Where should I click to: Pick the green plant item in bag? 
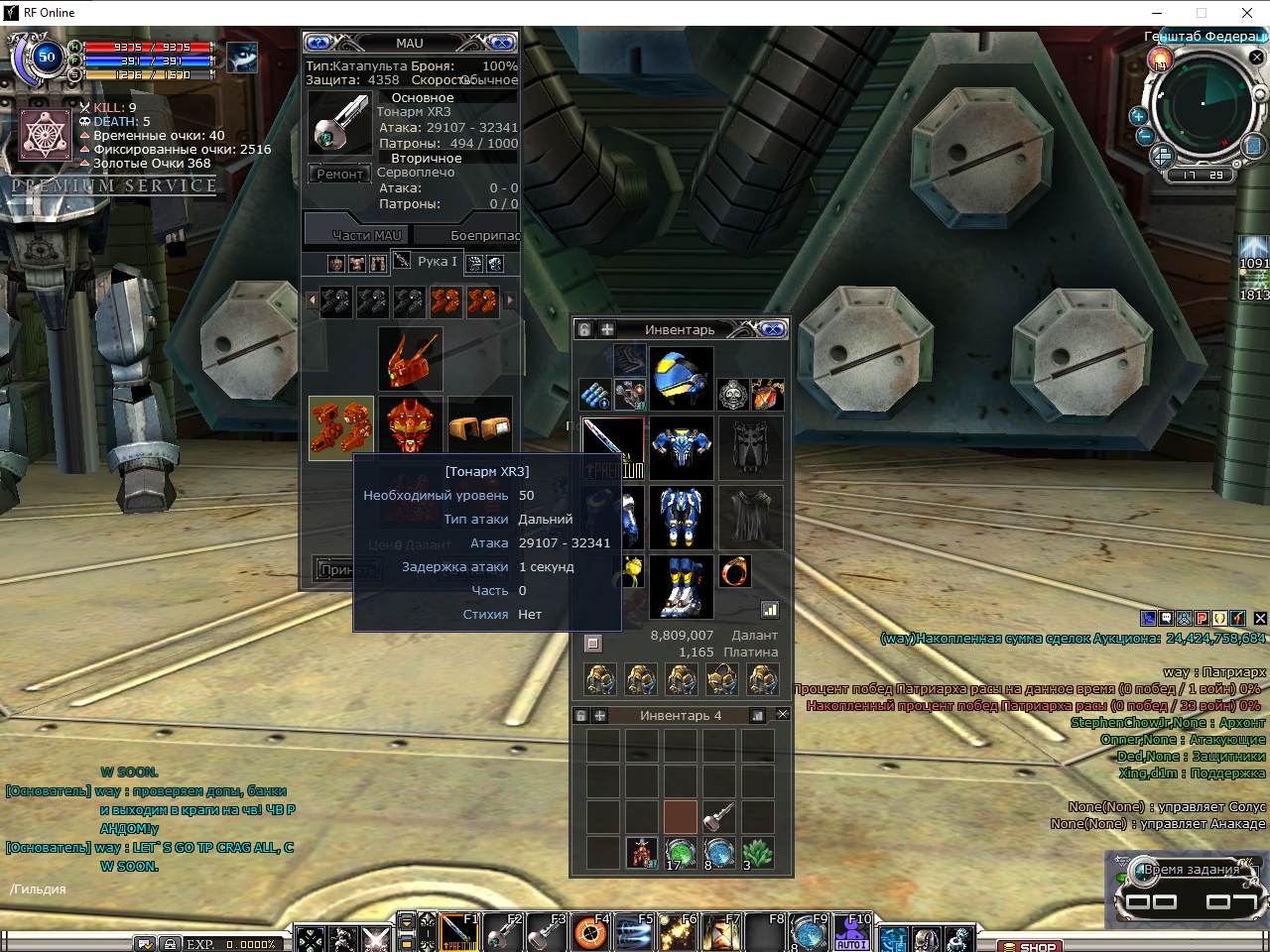757,852
